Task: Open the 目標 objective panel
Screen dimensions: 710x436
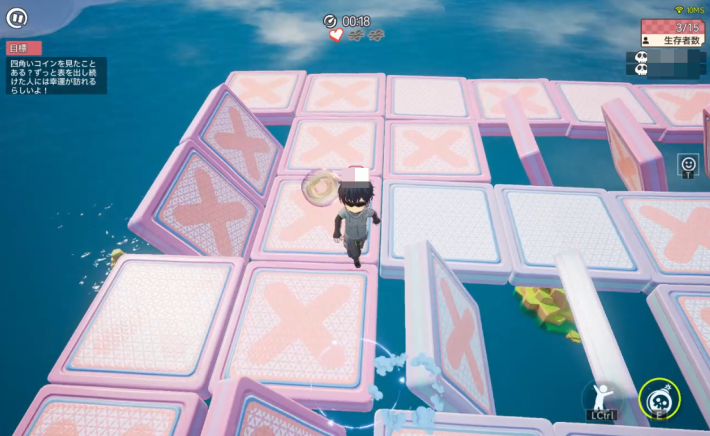Action: [24, 48]
